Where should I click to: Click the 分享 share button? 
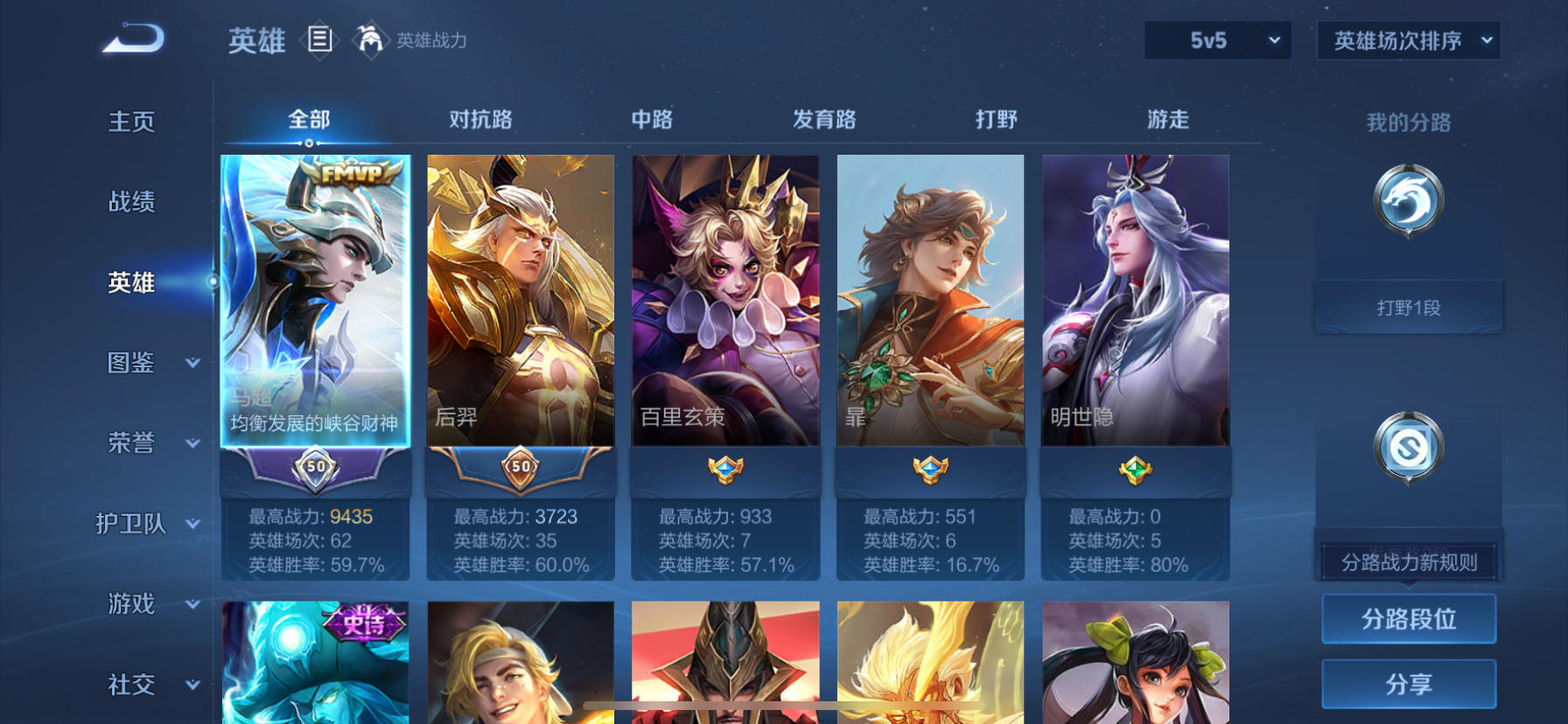(x=1408, y=684)
